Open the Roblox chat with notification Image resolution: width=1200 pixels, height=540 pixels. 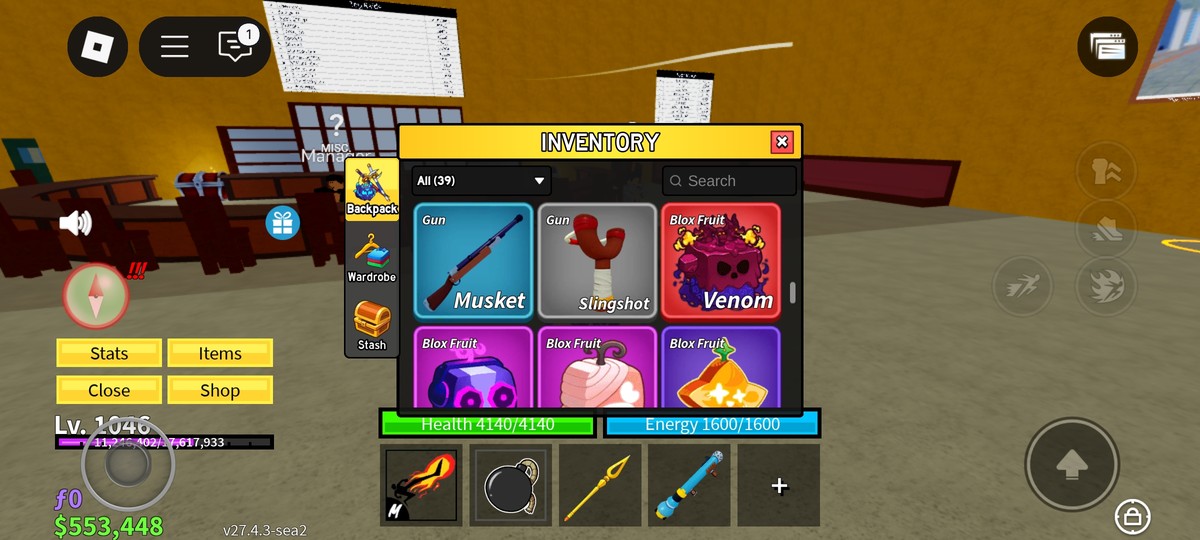(x=235, y=46)
